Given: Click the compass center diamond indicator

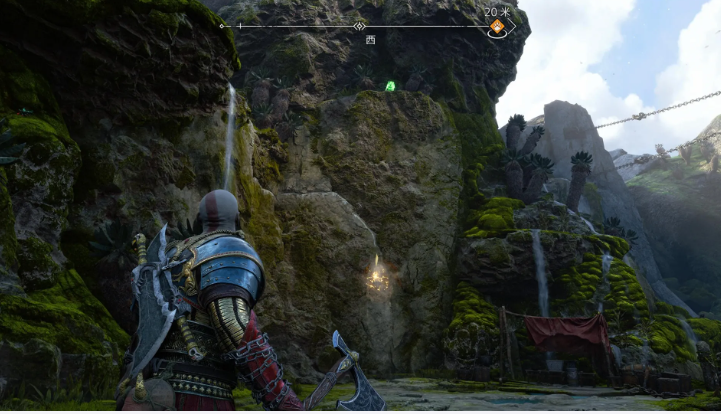Looking at the screenshot, I should point(359,26).
